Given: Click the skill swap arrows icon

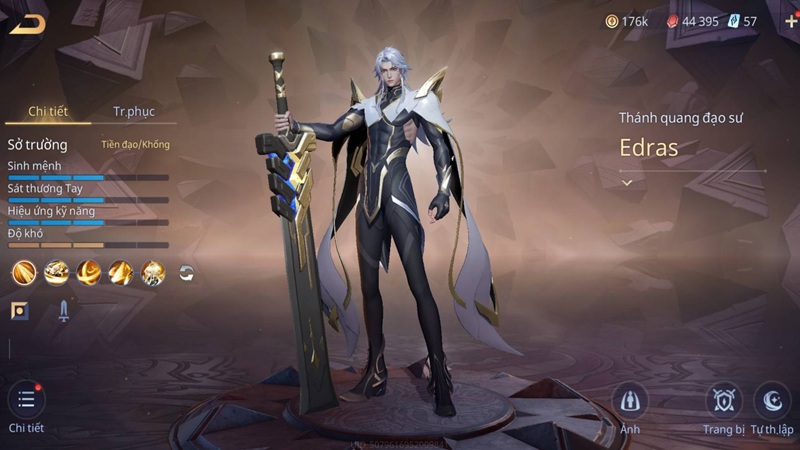Looking at the screenshot, I should click(x=186, y=272).
